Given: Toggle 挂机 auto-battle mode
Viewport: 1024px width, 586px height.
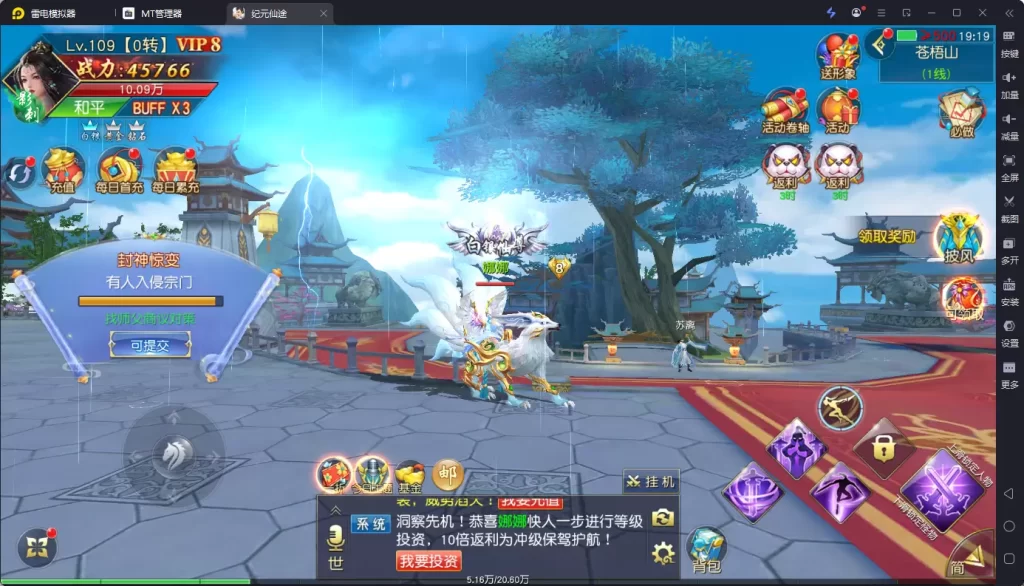Looking at the screenshot, I should [x=651, y=482].
